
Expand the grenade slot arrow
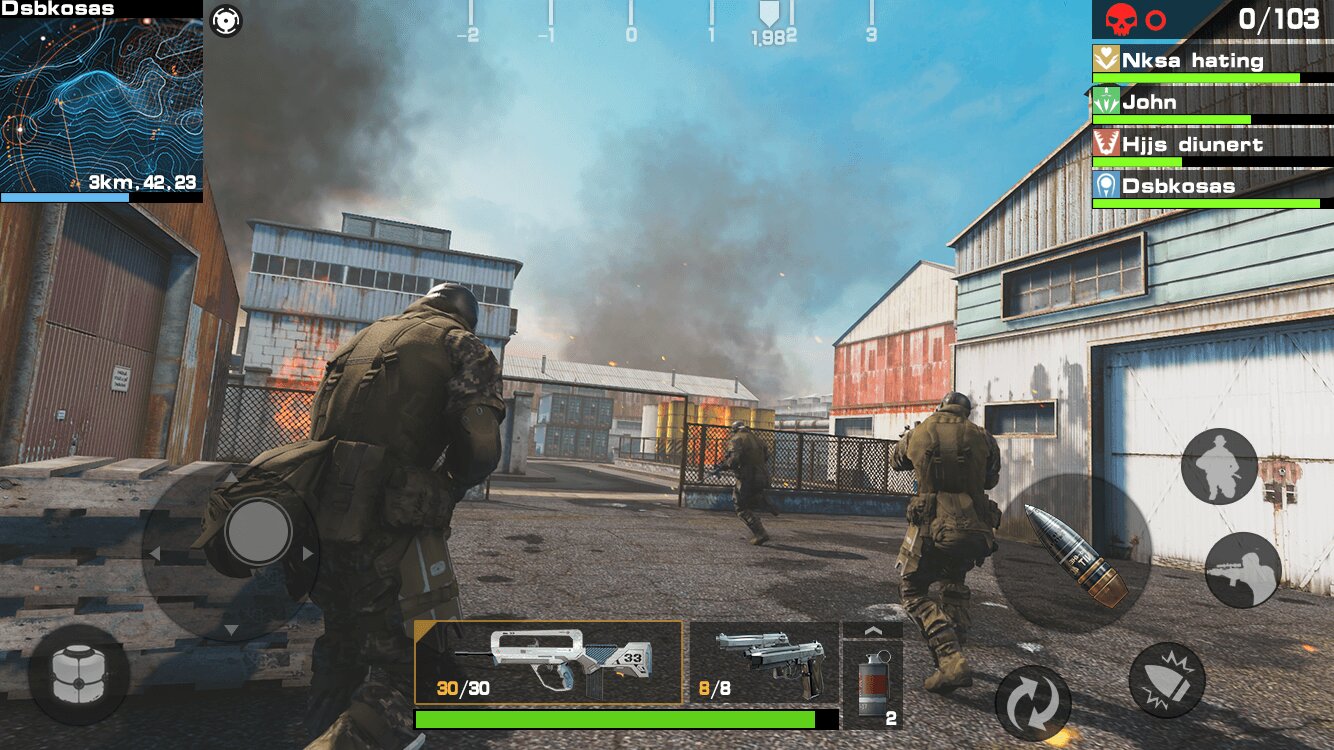872,631
